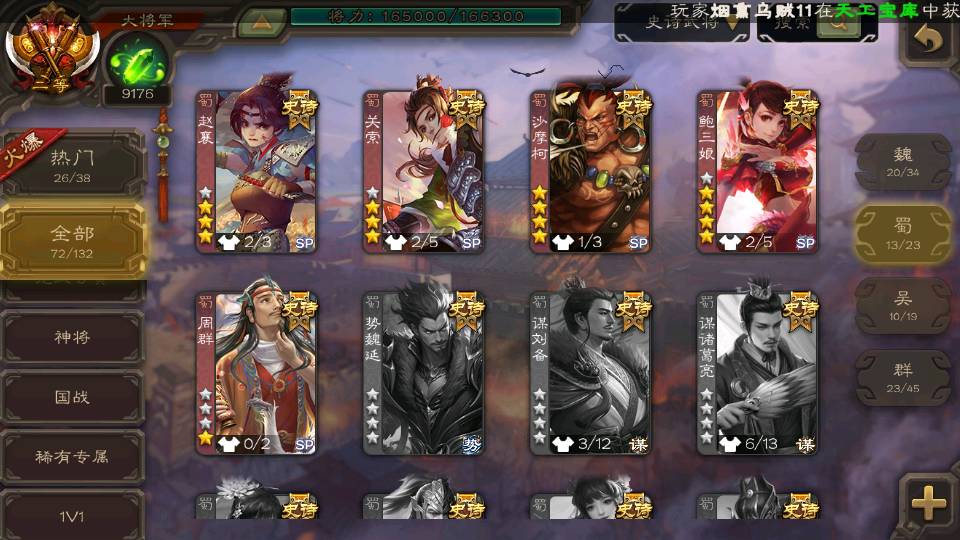Filter heroes by 群 faction
The height and width of the screenshot is (540, 960).
pyautogui.click(x=903, y=378)
